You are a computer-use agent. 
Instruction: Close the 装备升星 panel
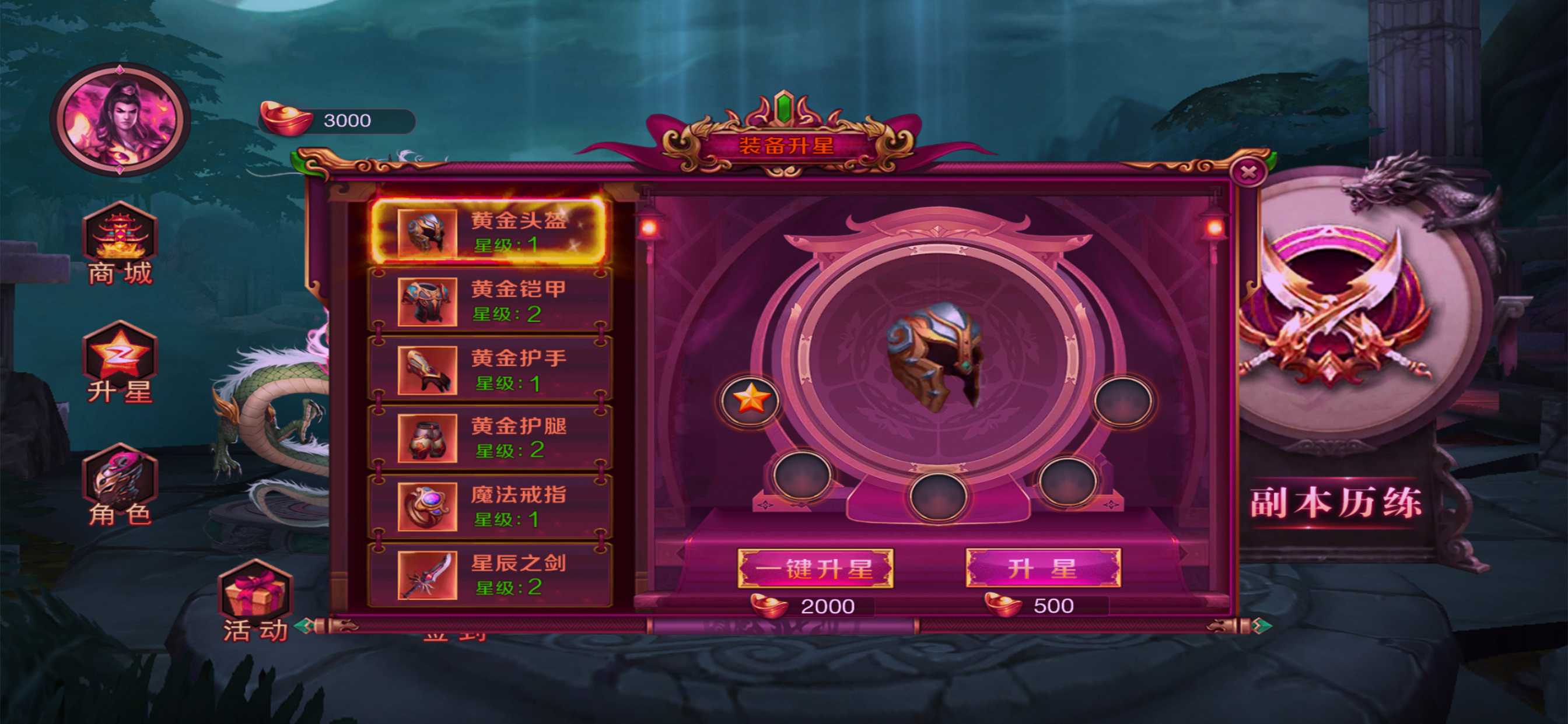(x=1248, y=173)
